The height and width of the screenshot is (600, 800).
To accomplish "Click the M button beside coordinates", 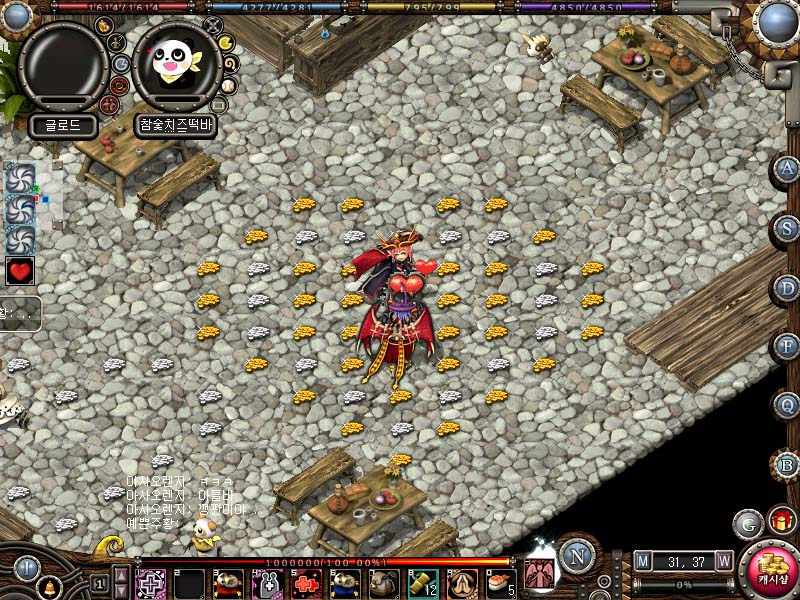I will coord(642,561).
